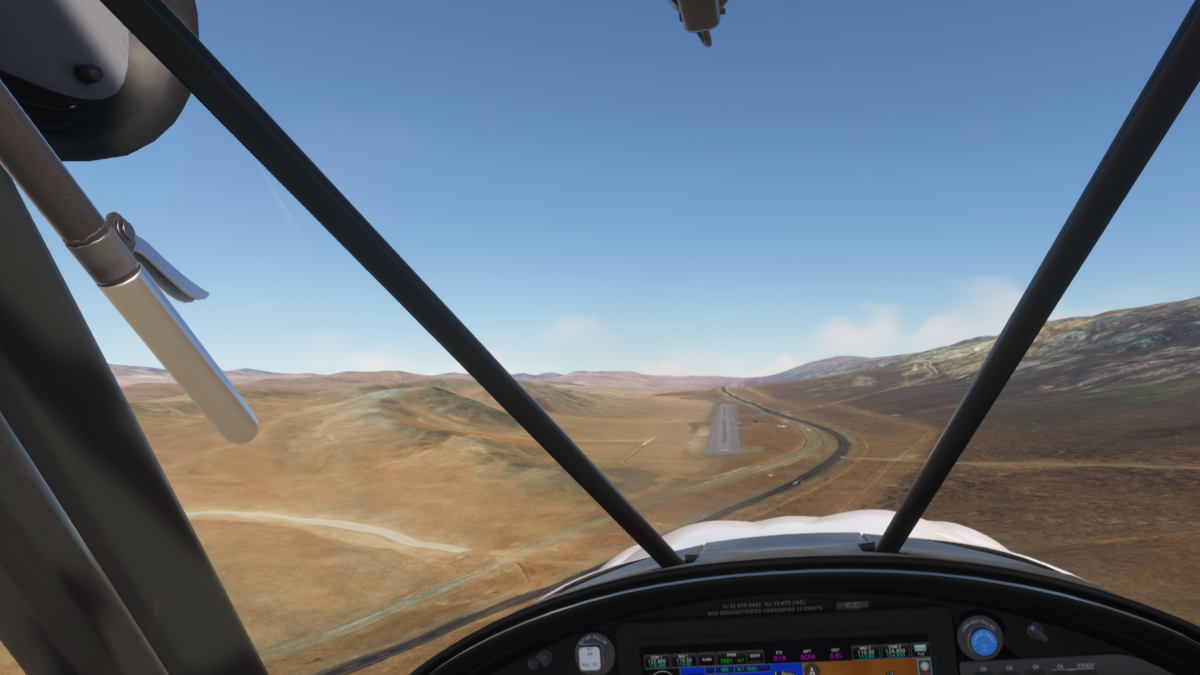
Task: Open the NAV 1 frequency box
Action: point(684,660)
